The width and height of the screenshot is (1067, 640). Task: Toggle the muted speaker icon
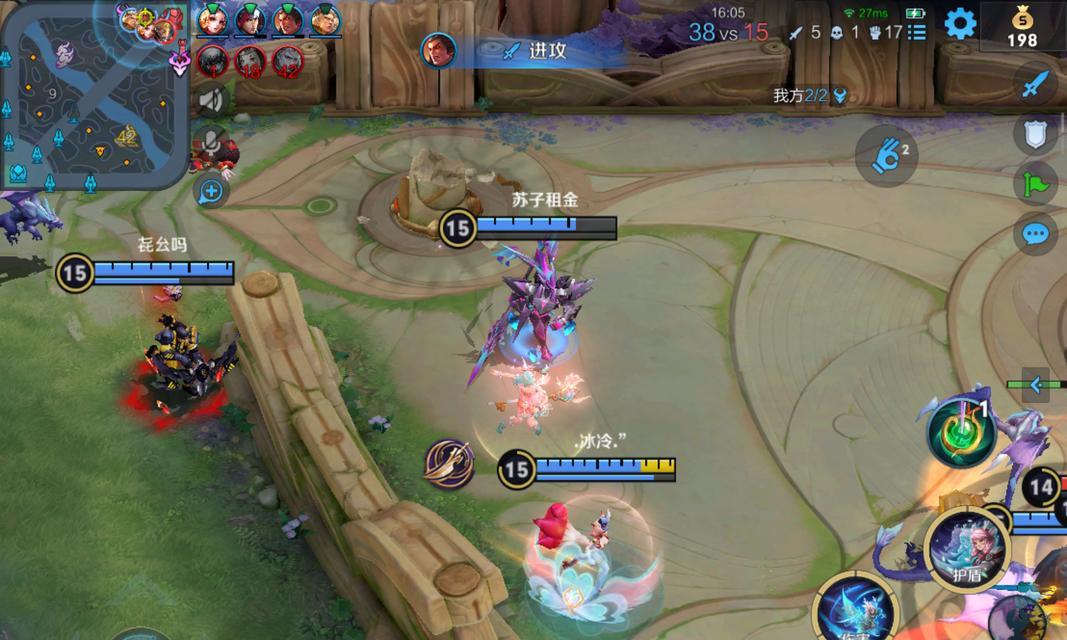pos(211,100)
